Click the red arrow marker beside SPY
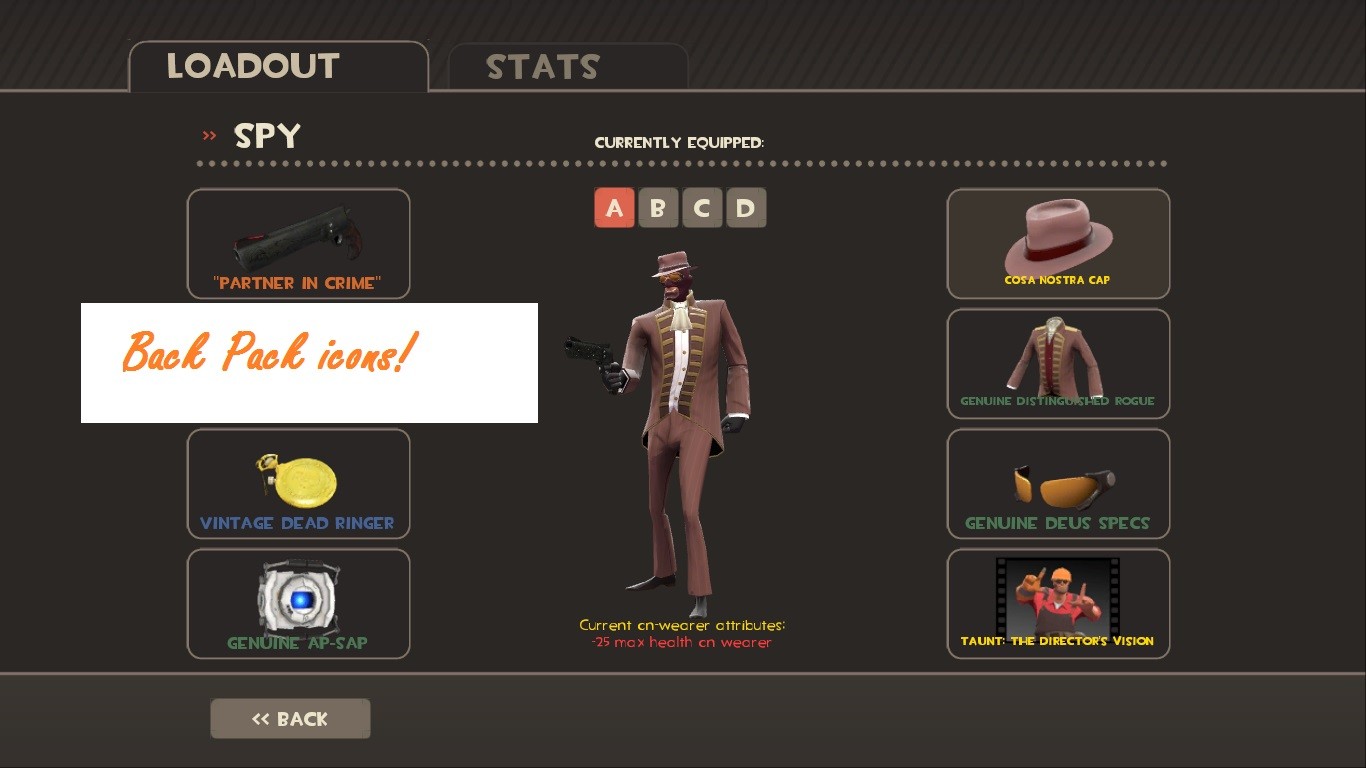Viewport: 1366px width, 768px height. click(209, 137)
